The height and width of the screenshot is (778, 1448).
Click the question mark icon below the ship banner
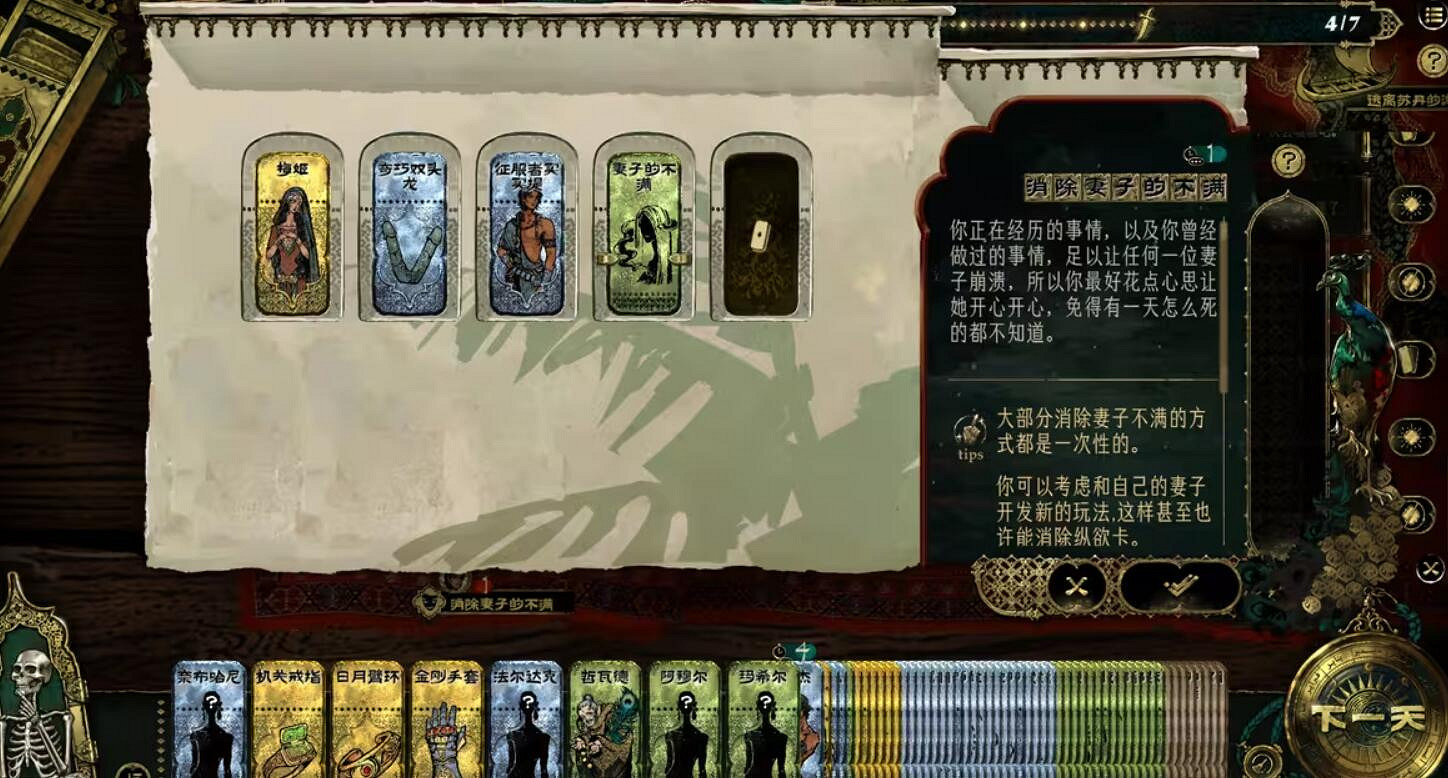(x=1432, y=62)
